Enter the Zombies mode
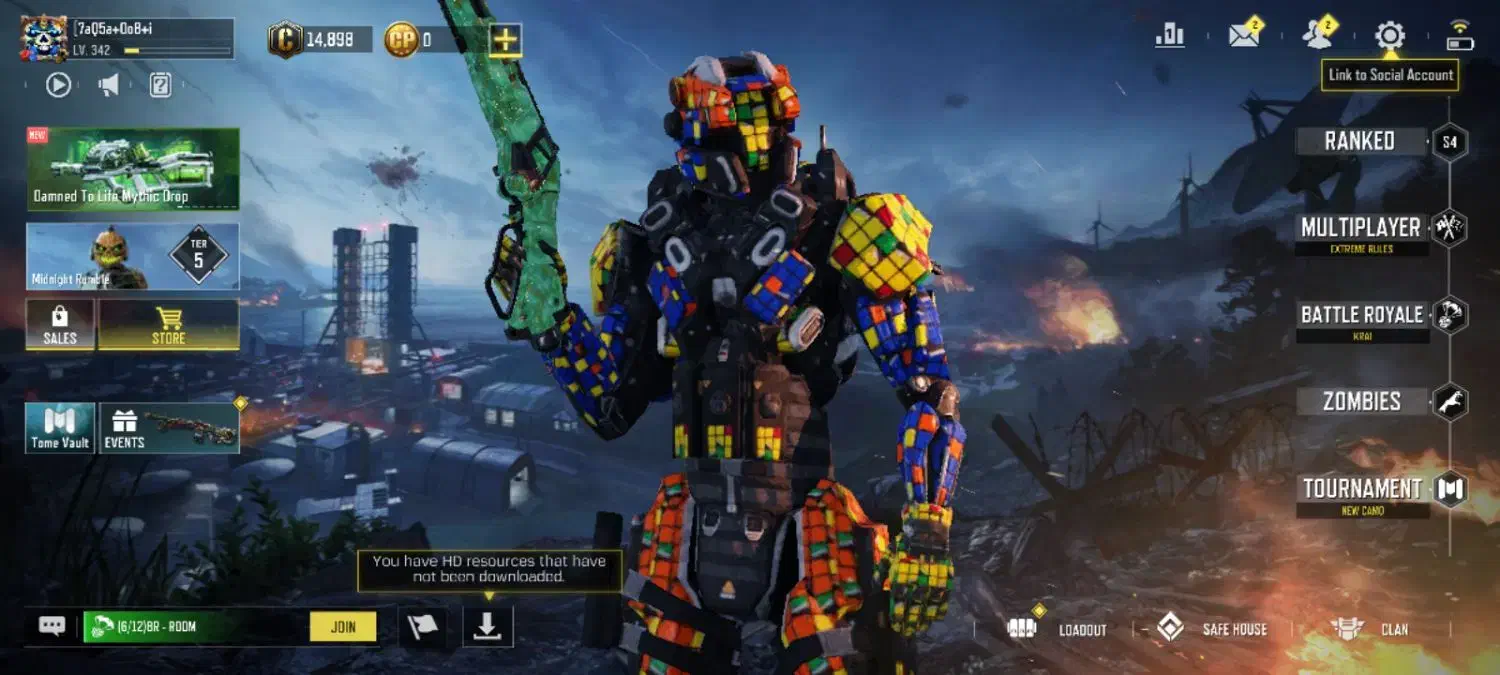1500x675 pixels. 1361,402
